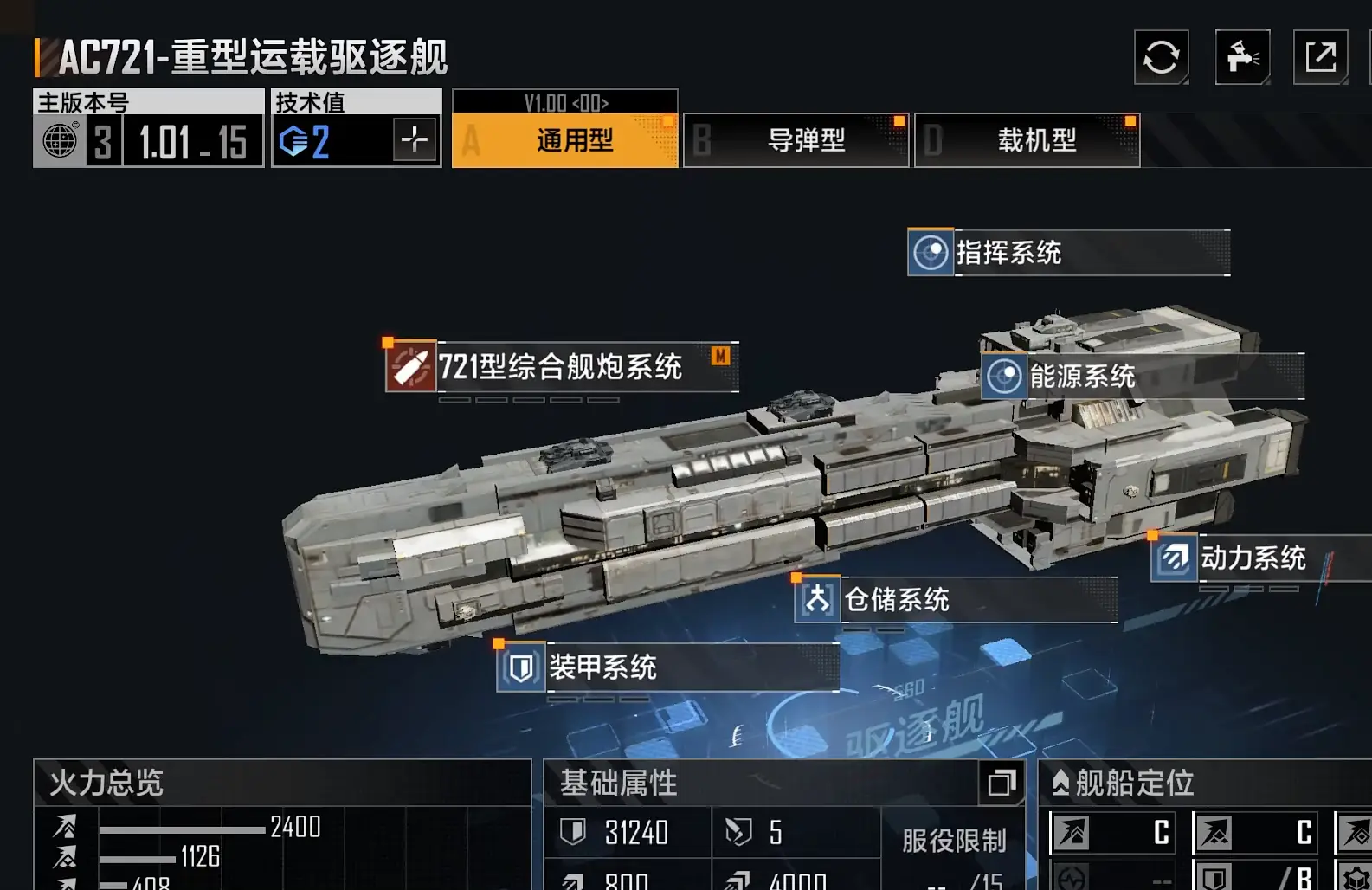The width and height of the screenshot is (1372, 890).
Task: Open the 仓储系统 module
Action: coord(956,599)
